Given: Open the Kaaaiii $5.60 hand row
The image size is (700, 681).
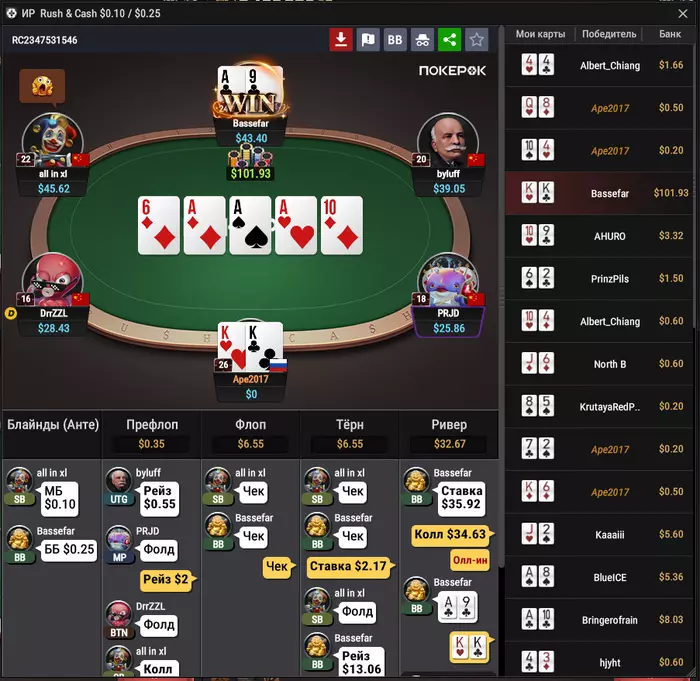Looking at the screenshot, I should pos(602,535).
